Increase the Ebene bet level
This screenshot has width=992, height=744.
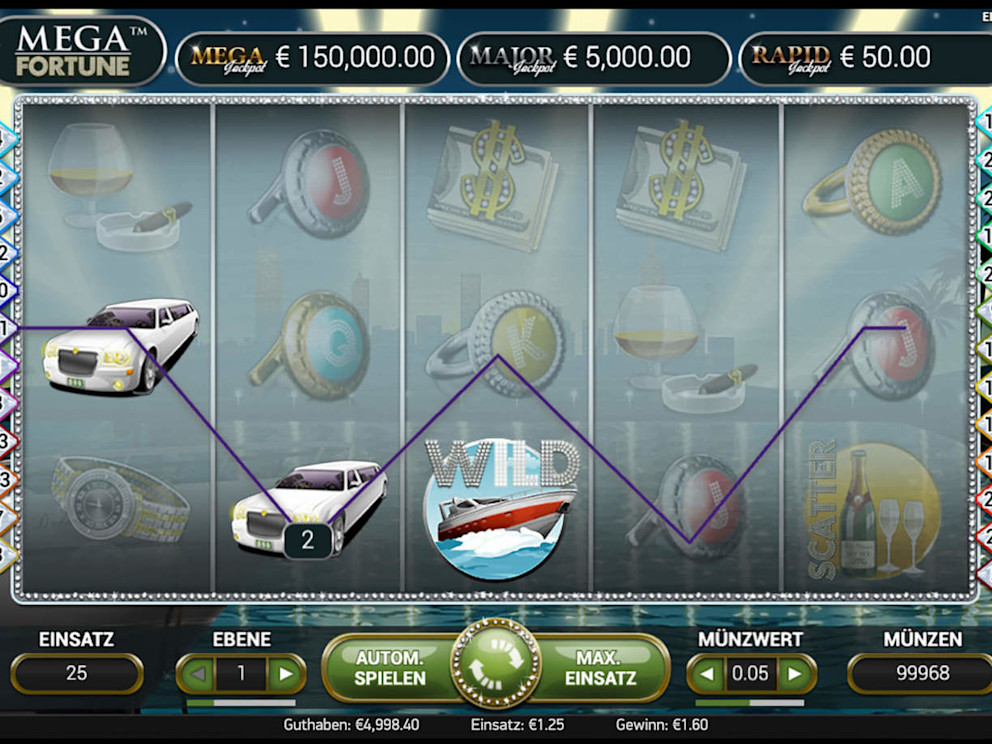(286, 674)
